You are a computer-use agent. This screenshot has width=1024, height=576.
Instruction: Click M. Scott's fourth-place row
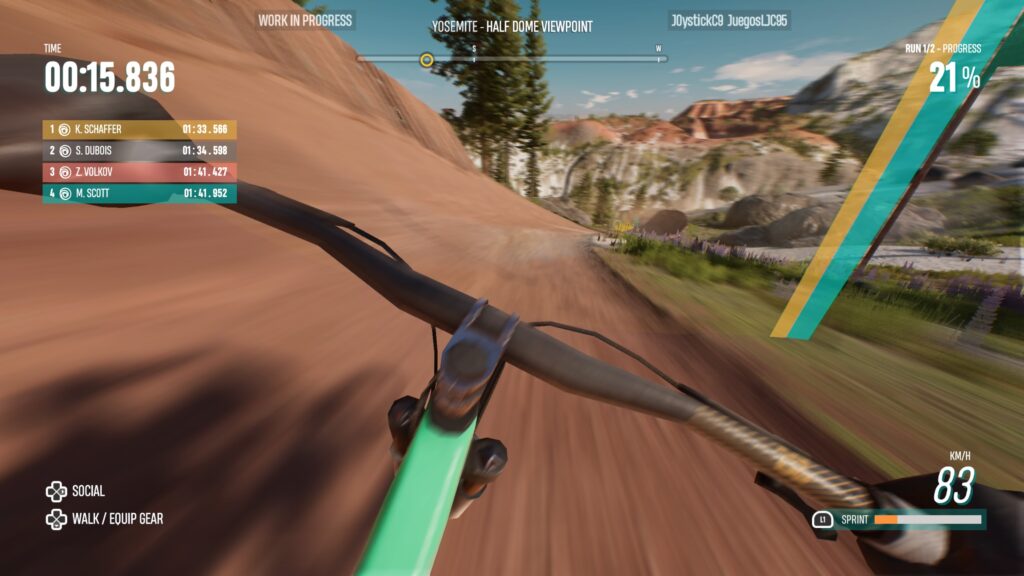(x=139, y=193)
